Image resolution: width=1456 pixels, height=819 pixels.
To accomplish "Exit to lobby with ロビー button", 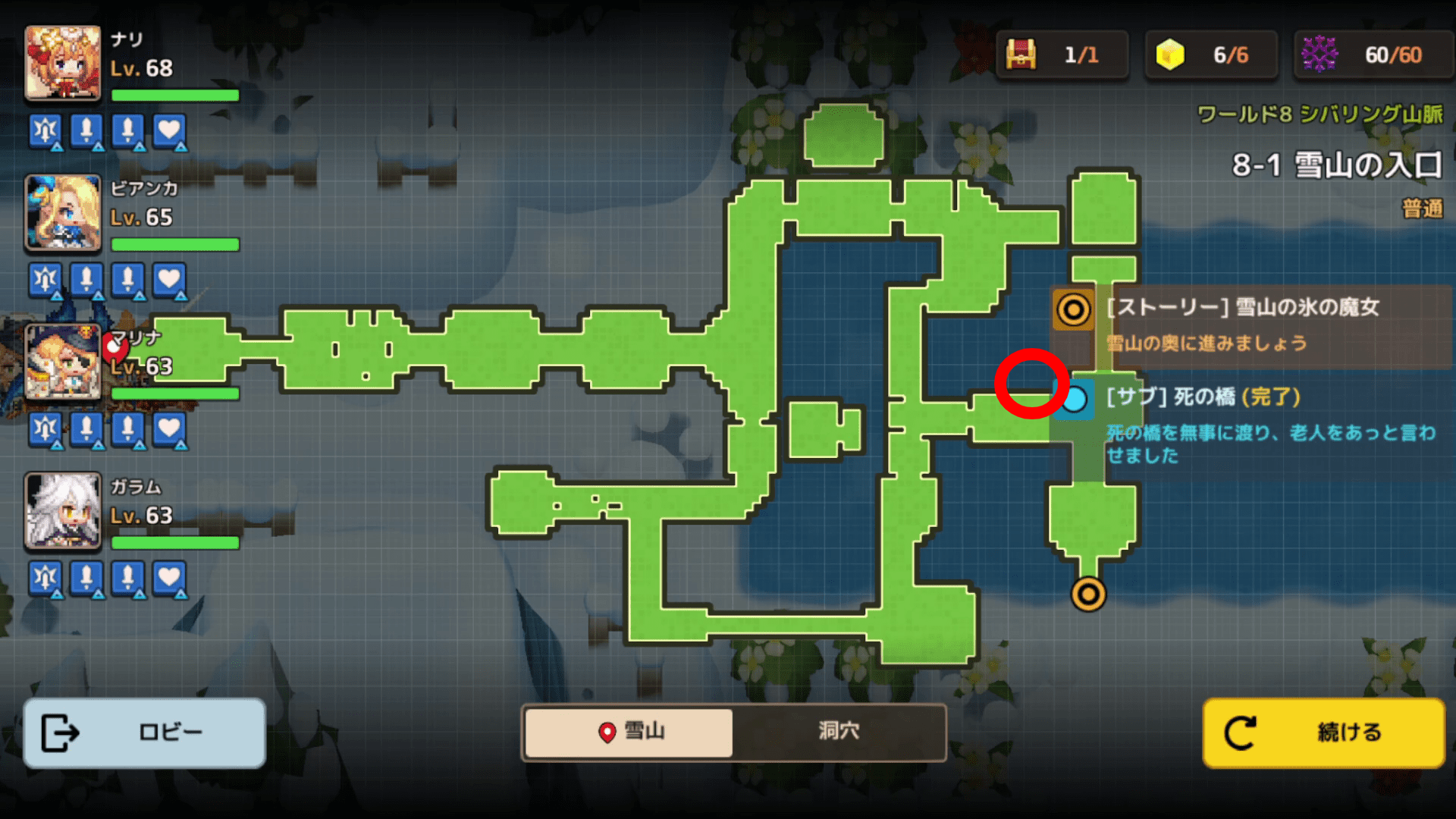I will pos(144,733).
